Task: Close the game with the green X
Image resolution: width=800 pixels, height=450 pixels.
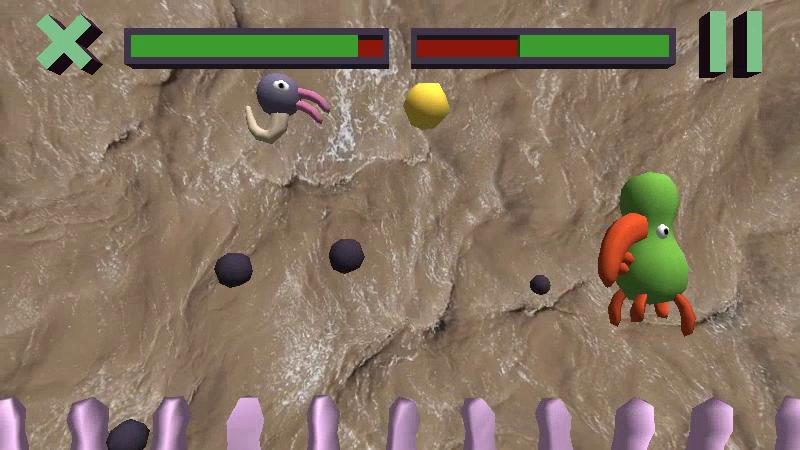Action: click(67, 44)
